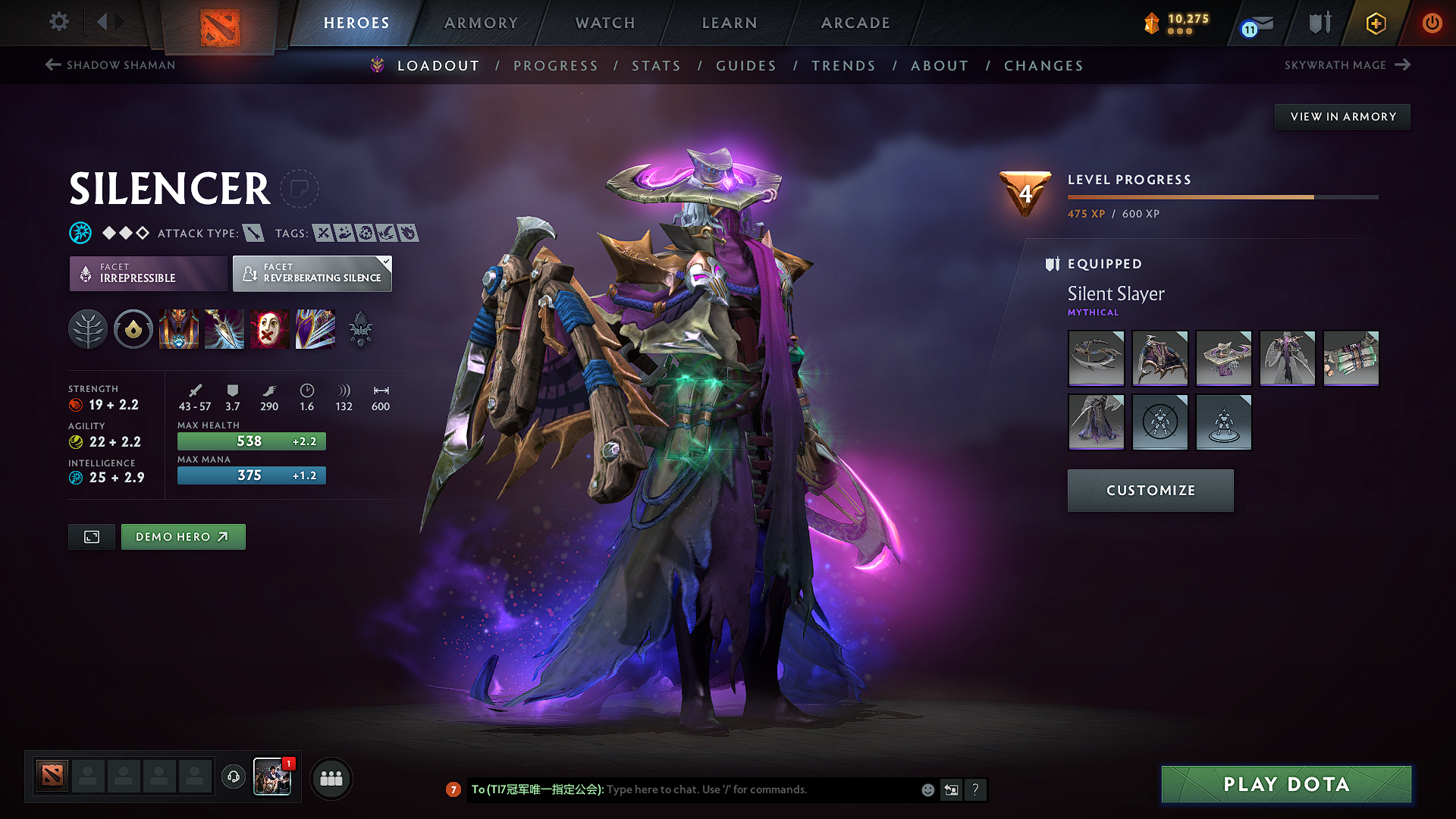
Task: Check shard balance by clicking the shard icon
Action: (1151, 24)
